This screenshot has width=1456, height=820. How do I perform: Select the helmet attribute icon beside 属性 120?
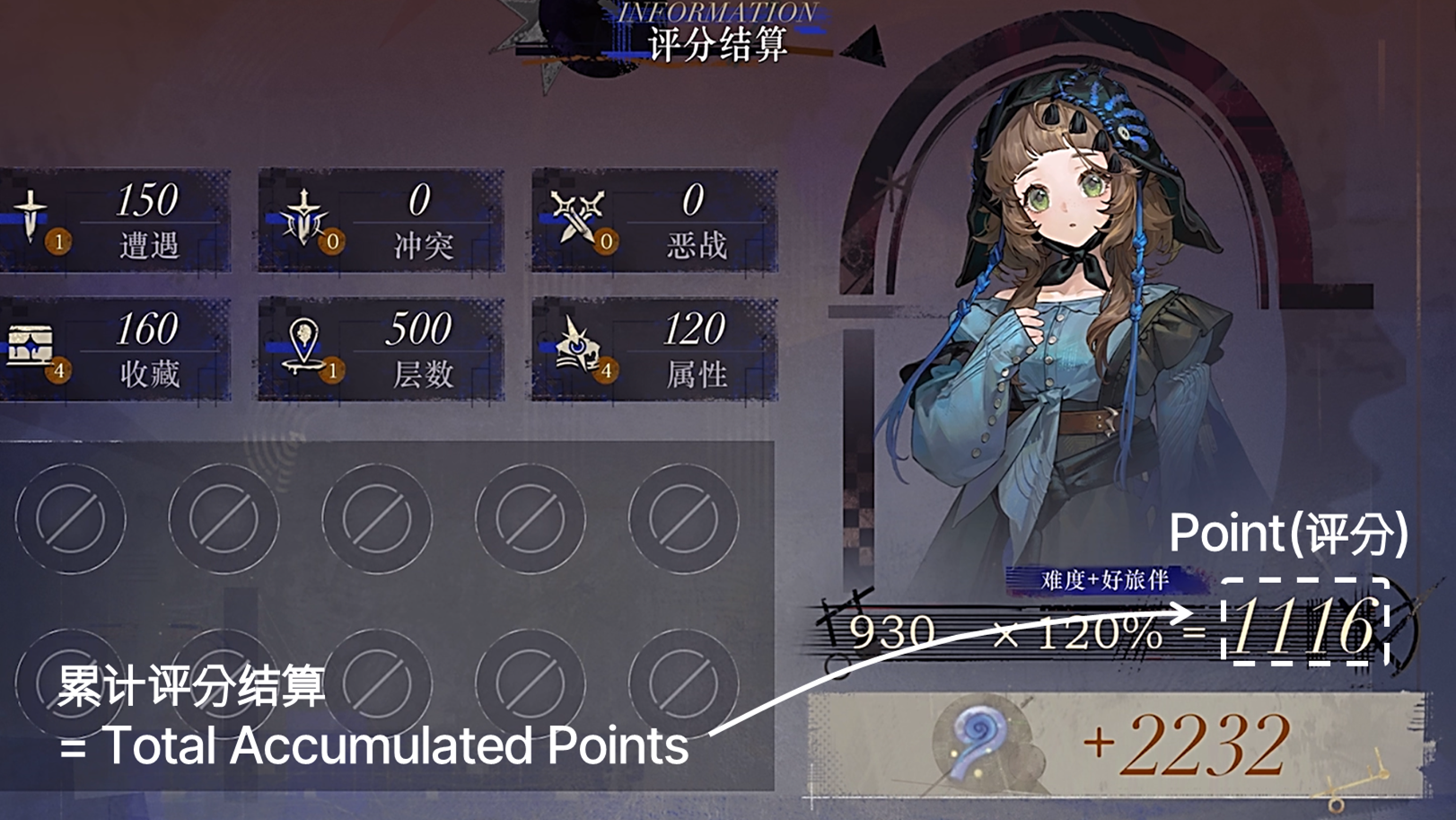tap(579, 343)
